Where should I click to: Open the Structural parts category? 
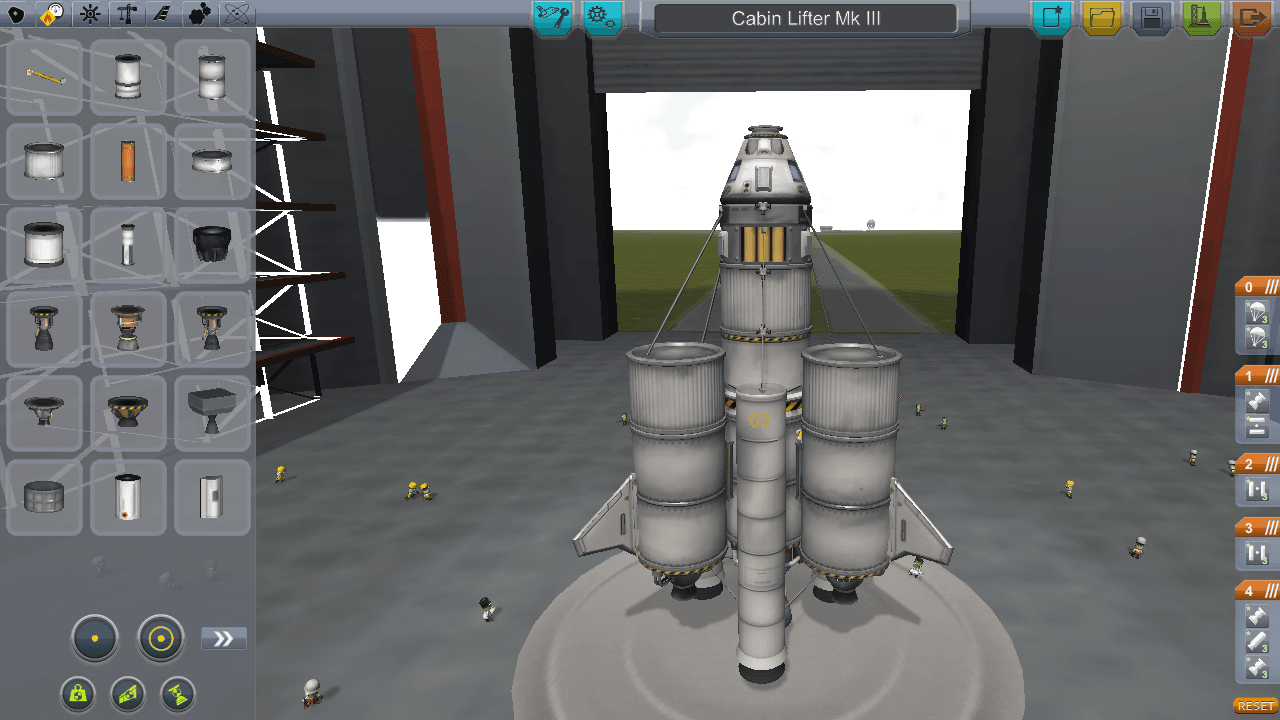pyautogui.click(x=127, y=15)
